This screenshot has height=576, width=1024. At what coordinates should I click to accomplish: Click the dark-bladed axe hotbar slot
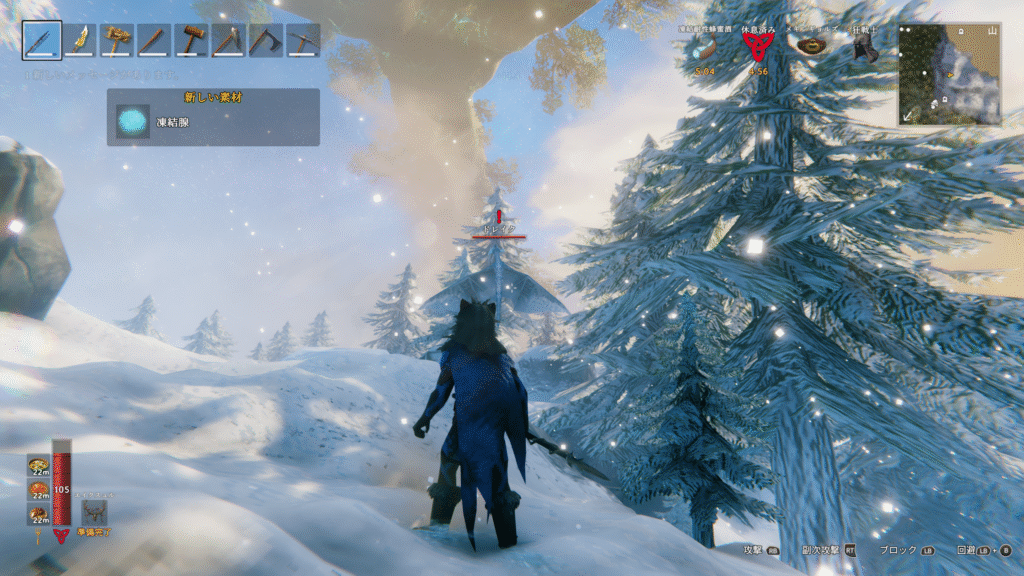click(265, 40)
